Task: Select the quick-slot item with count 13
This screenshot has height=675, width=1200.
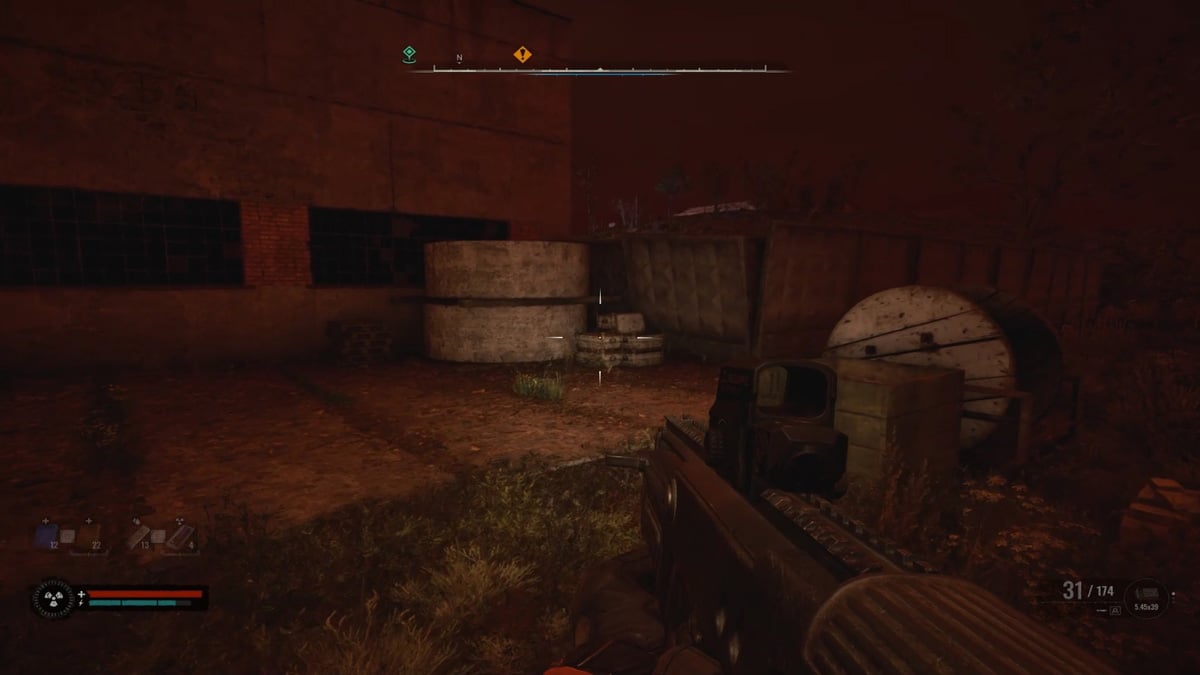Action: pyautogui.click(x=140, y=537)
